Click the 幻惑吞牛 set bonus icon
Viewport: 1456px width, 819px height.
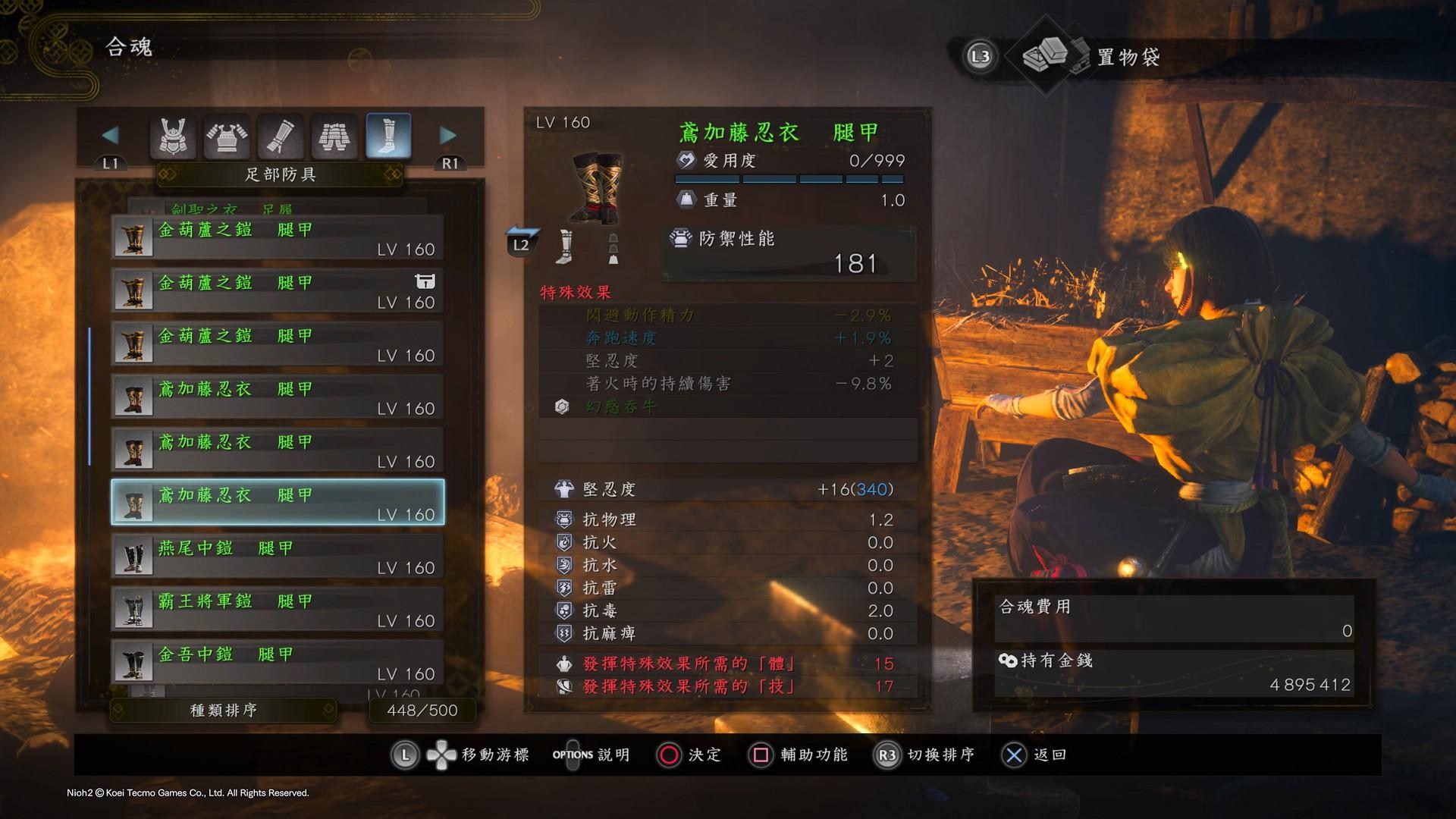coord(561,407)
